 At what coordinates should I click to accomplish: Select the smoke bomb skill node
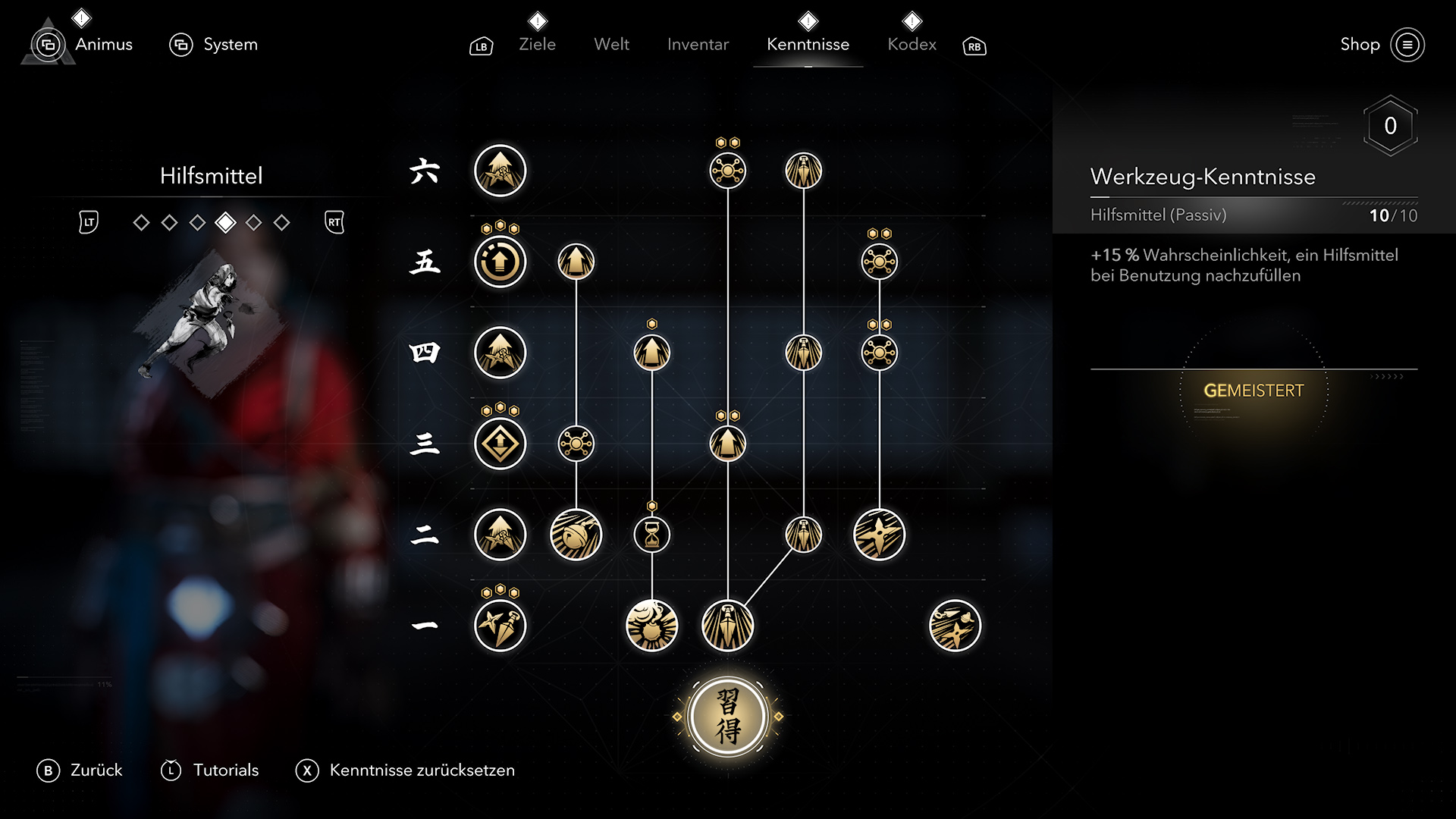(x=651, y=626)
